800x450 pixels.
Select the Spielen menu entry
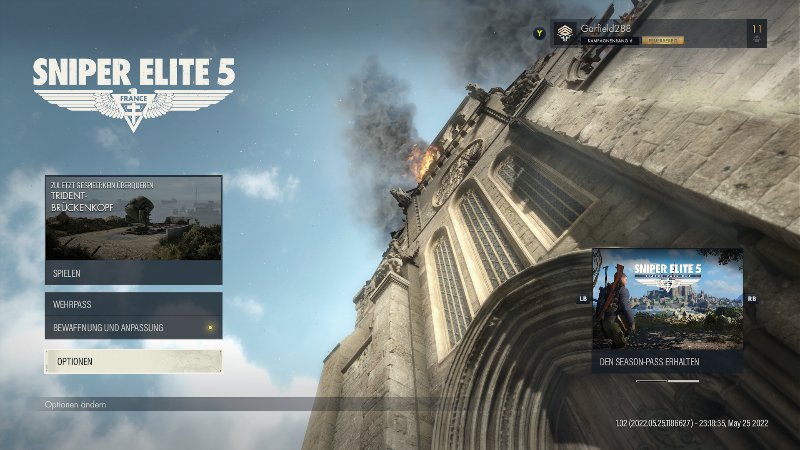click(133, 273)
